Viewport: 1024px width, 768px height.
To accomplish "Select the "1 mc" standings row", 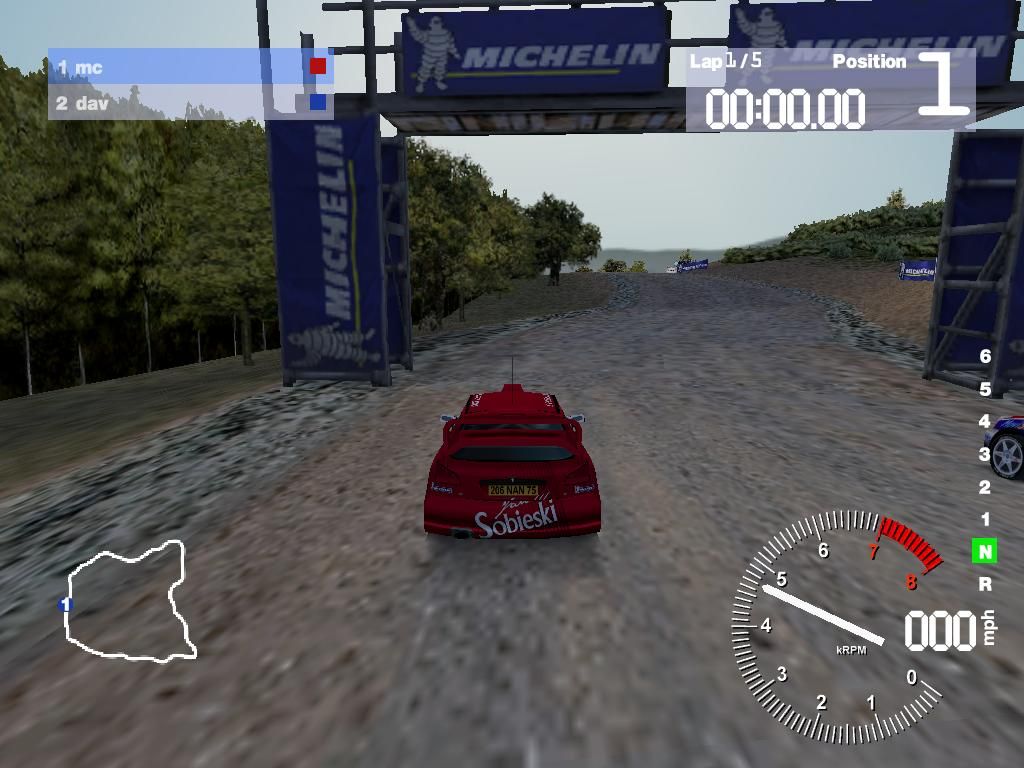I will pos(190,67).
